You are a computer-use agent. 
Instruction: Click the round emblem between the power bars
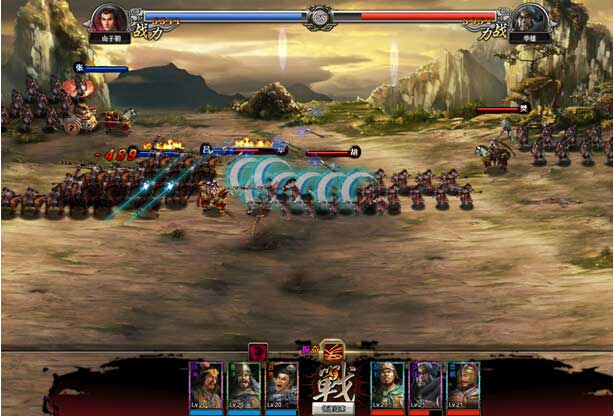pos(319,17)
